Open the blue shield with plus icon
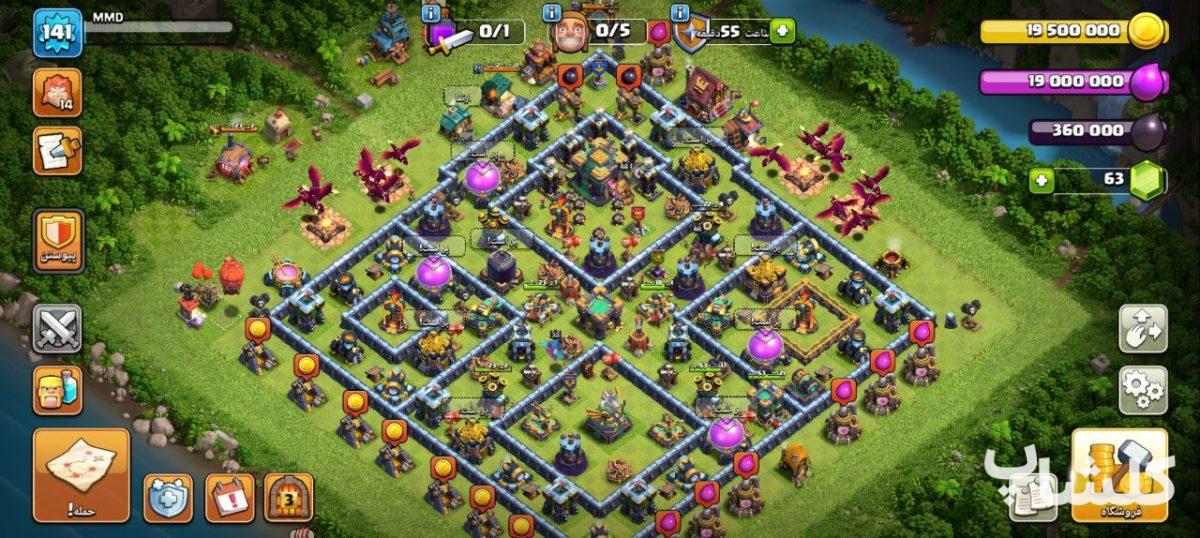The image size is (1200, 538). coord(168,497)
